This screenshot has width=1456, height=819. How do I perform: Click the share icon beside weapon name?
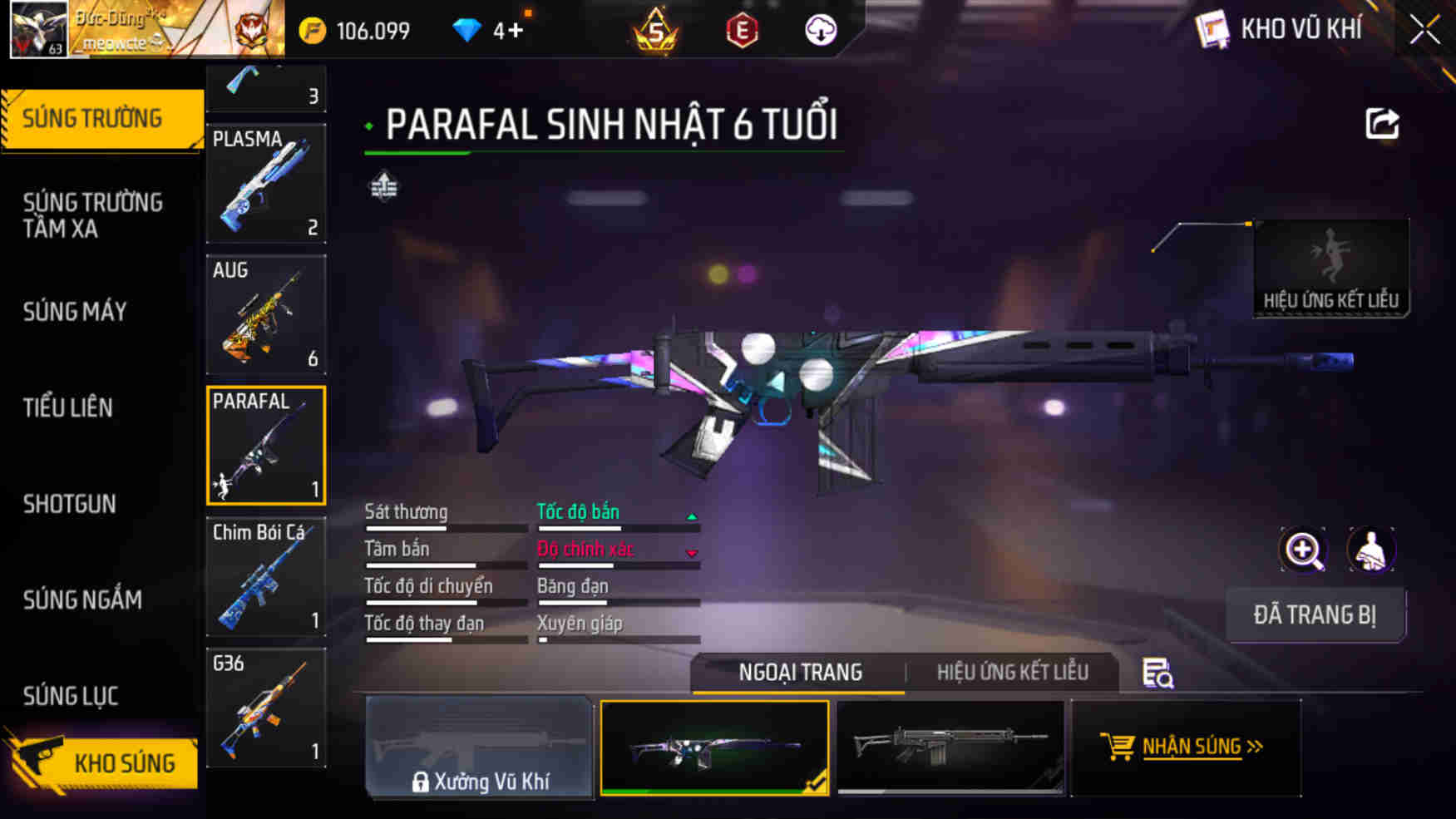pyautogui.click(x=1383, y=123)
